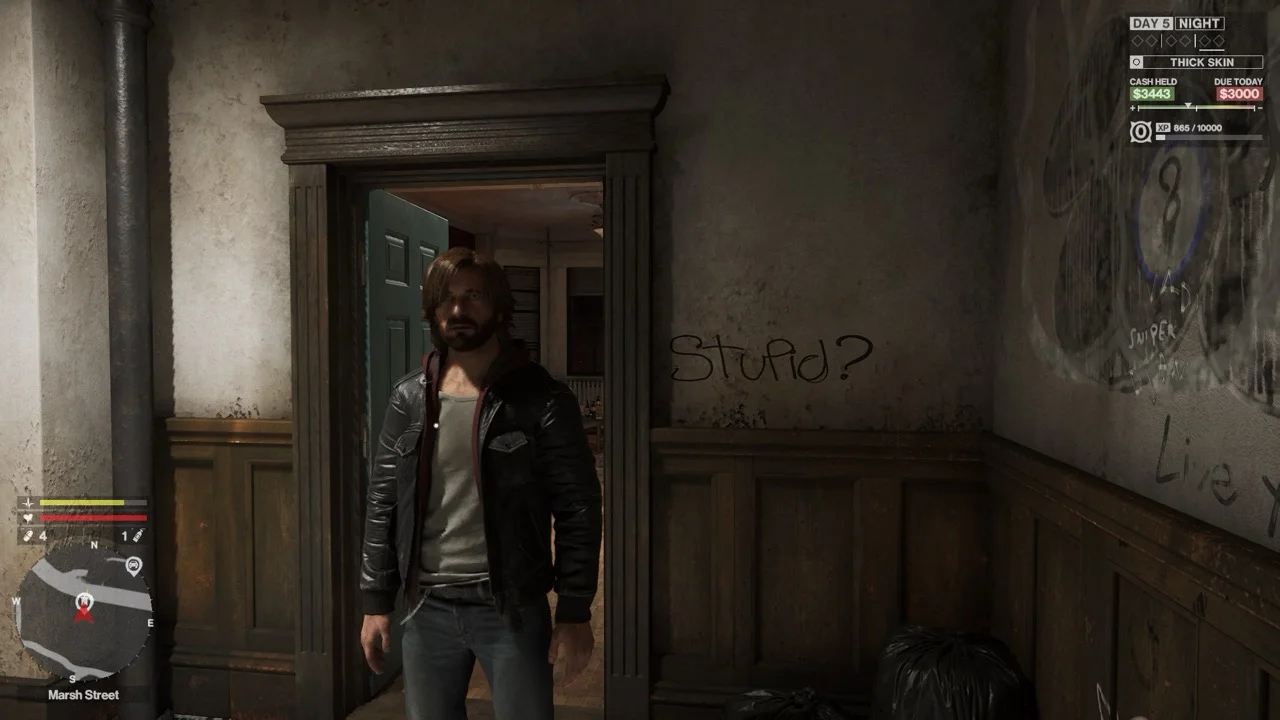
Task: Click the triangle marker on the cash balance slider
Action: click(1189, 105)
